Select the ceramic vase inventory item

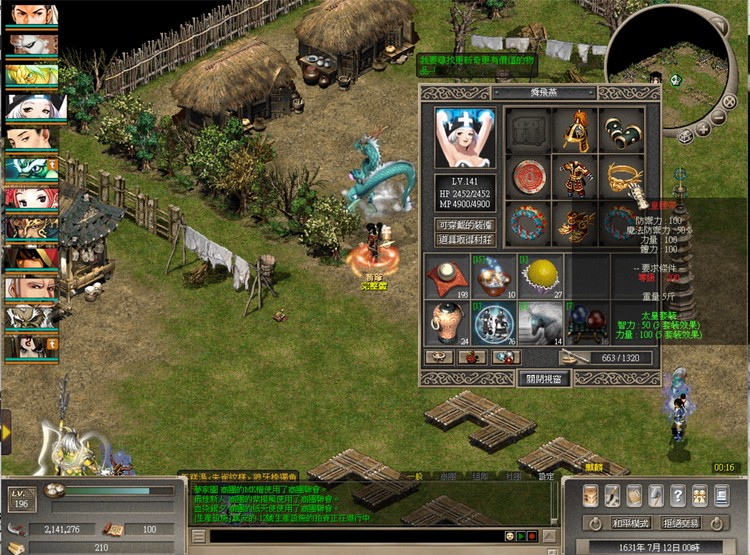tap(447, 322)
